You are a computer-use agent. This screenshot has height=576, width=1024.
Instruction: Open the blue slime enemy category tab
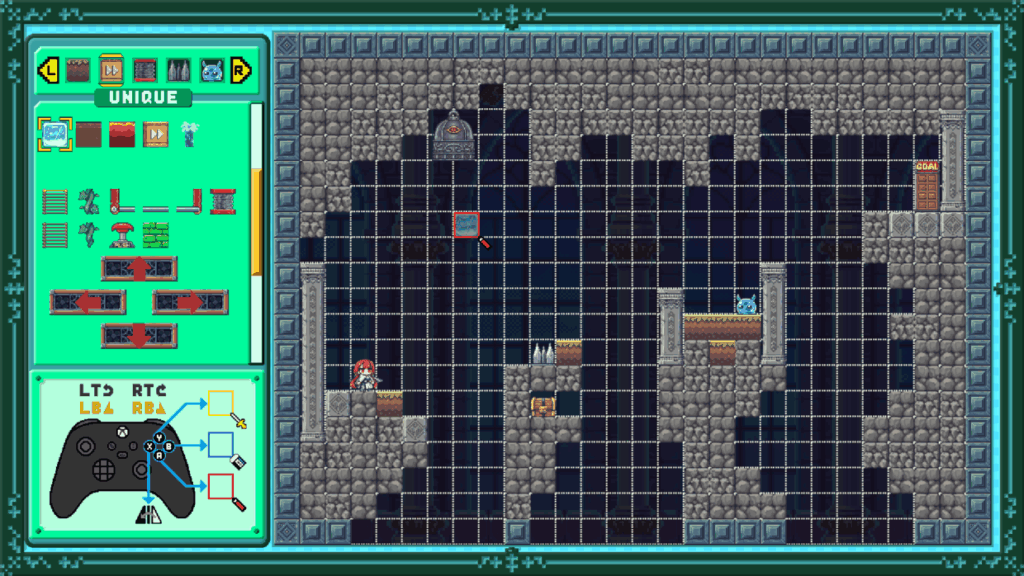point(211,70)
